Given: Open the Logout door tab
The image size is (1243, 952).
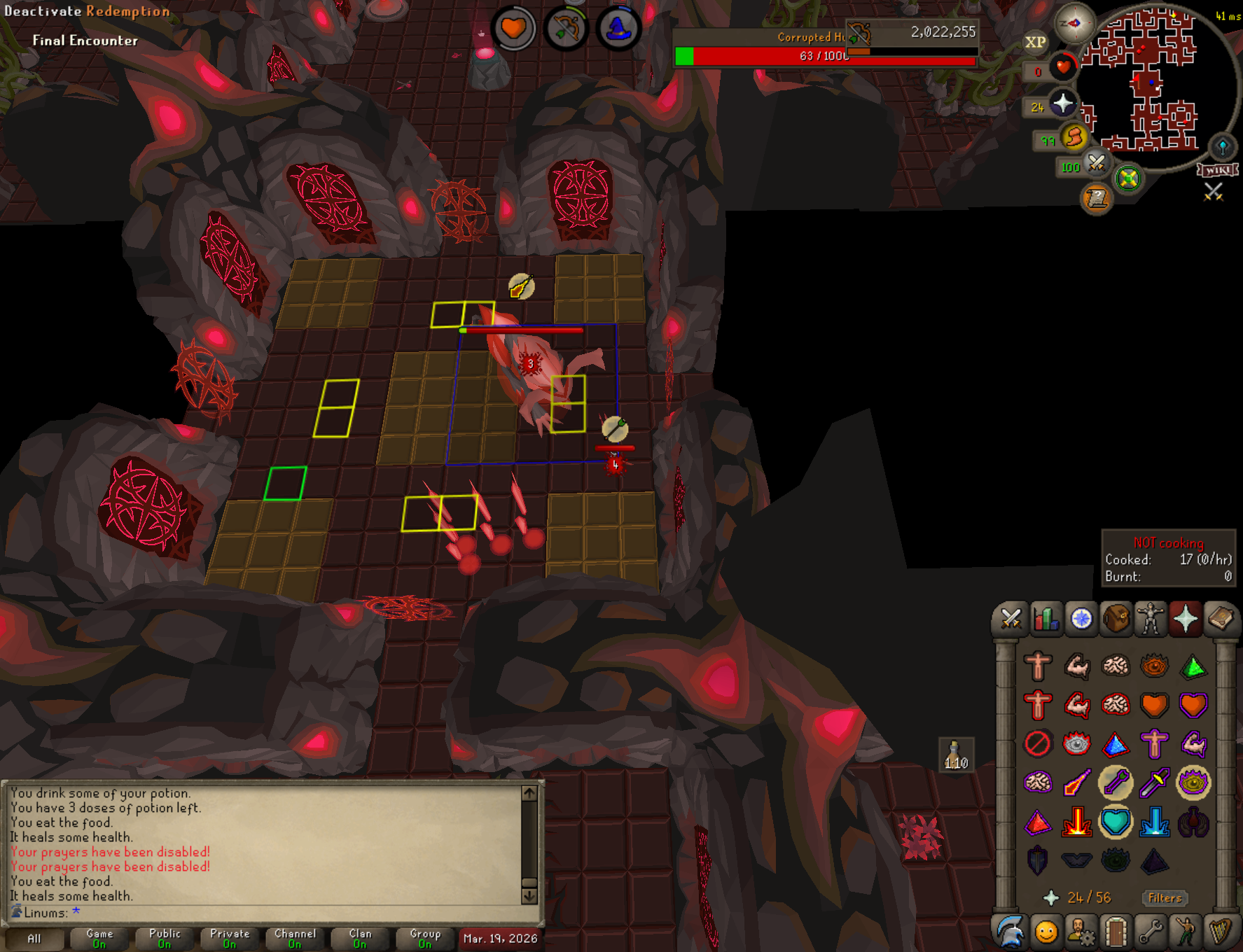Looking at the screenshot, I should [x=1116, y=932].
